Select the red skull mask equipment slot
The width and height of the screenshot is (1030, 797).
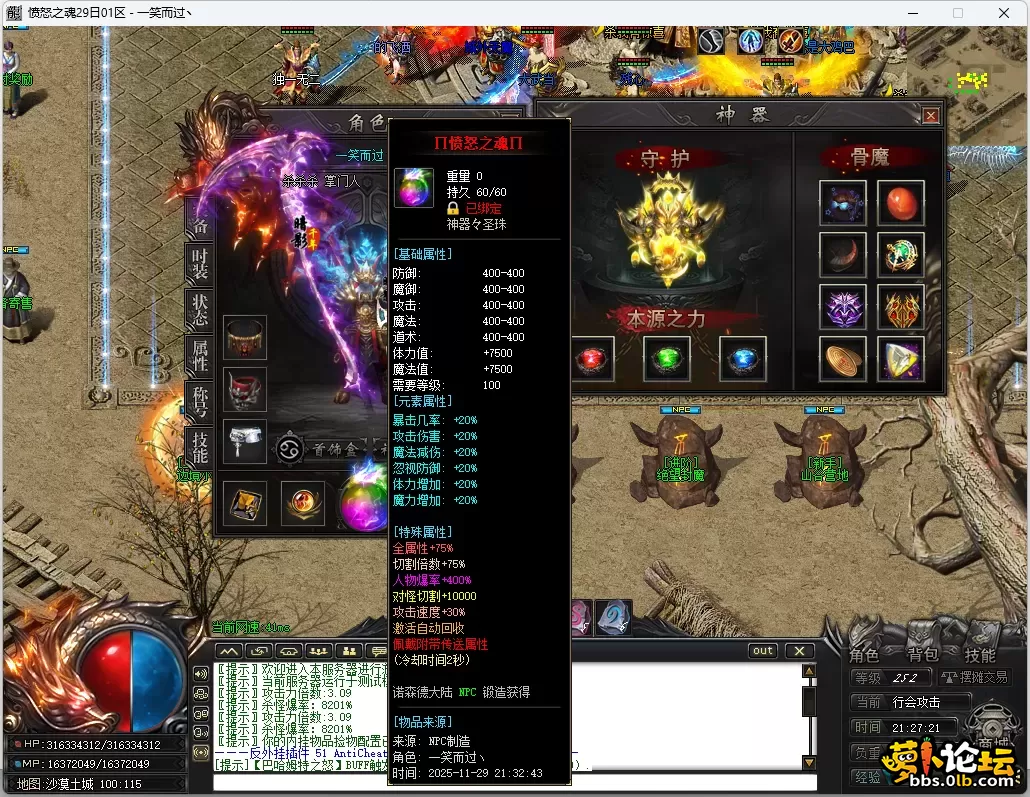pos(245,389)
